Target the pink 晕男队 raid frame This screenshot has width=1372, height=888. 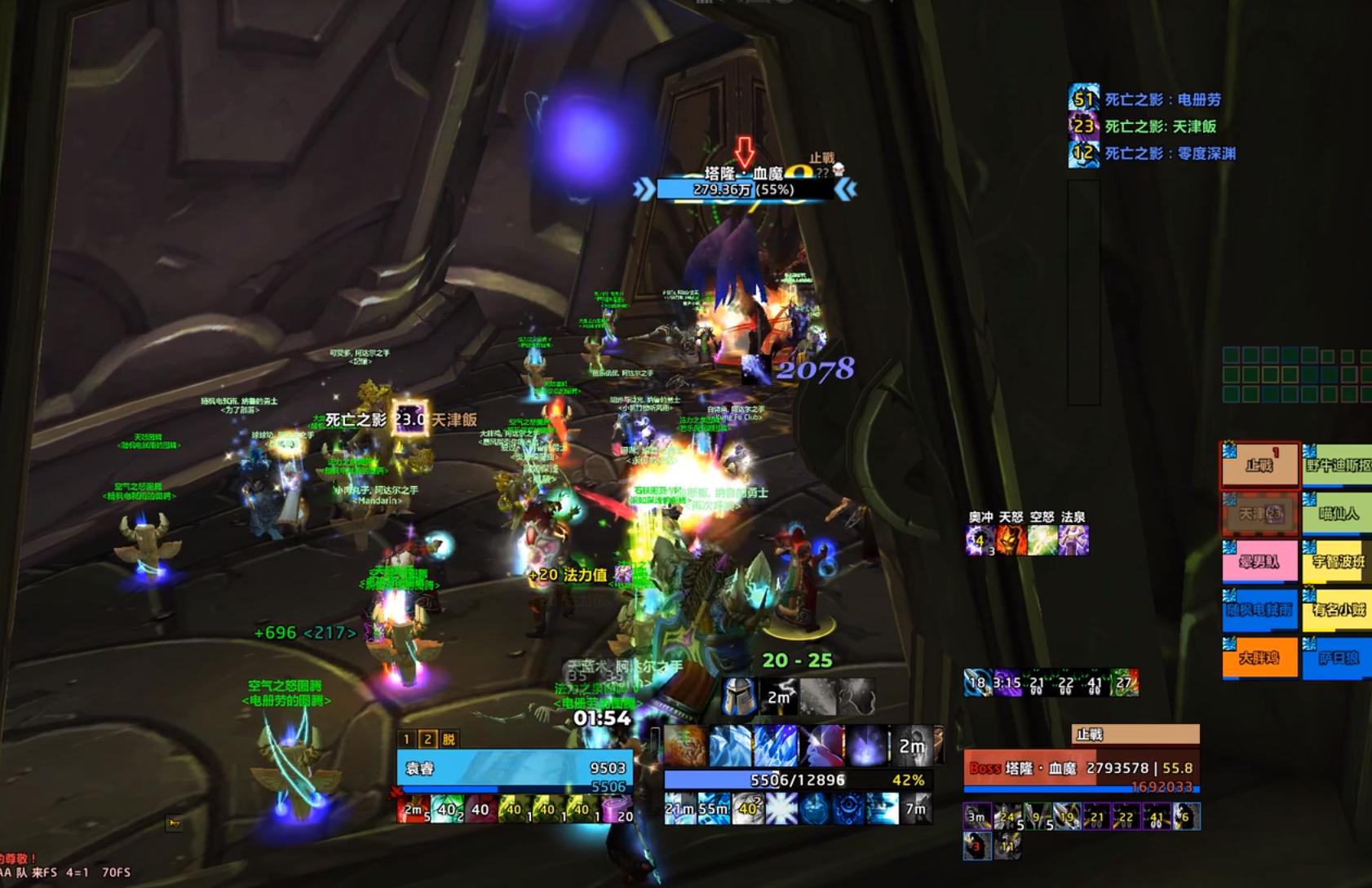1259,562
